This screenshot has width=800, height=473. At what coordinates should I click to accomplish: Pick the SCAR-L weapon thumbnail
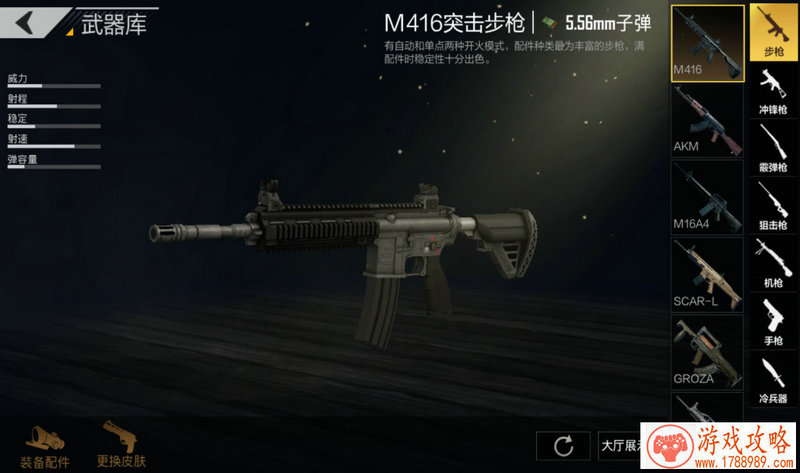(707, 274)
